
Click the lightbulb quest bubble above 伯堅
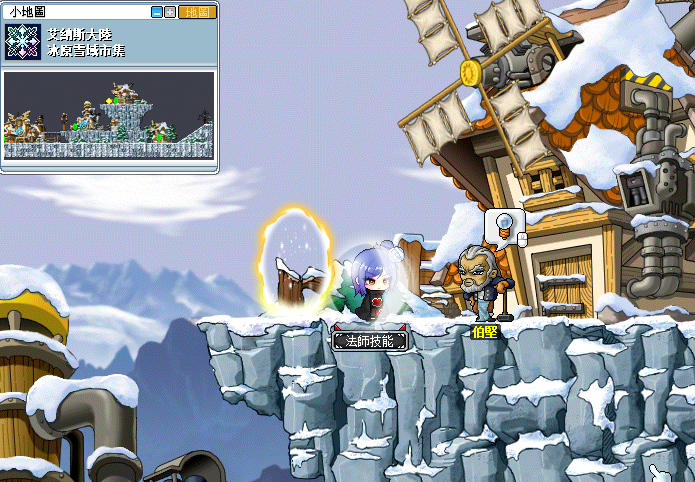tap(504, 224)
